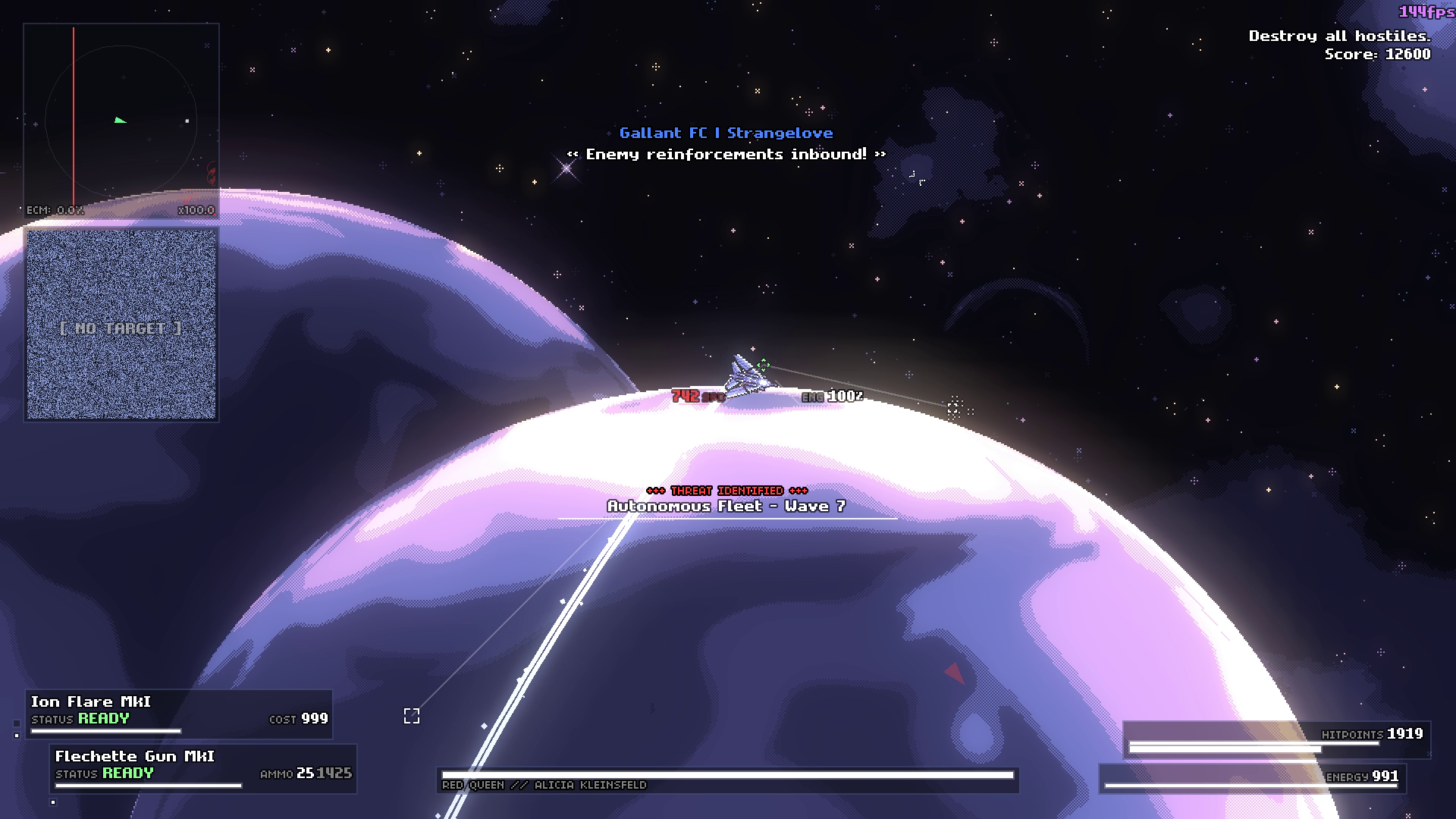Viewport: 1456px width, 819px height.
Task: Open the Gallant FC | Strangelove transmission
Action: pyautogui.click(x=725, y=133)
